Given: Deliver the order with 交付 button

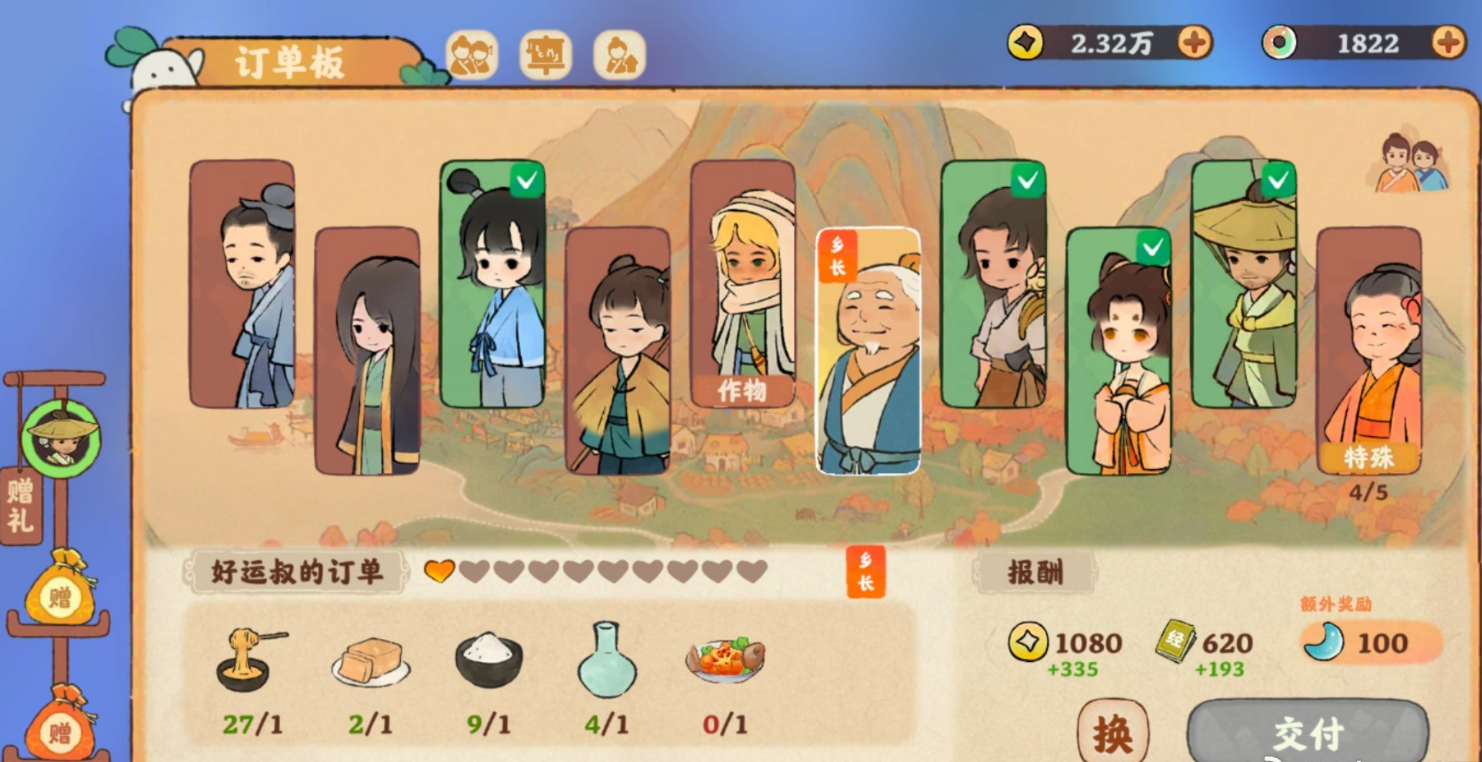Looking at the screenshot, I should [x=1308, y=734].
